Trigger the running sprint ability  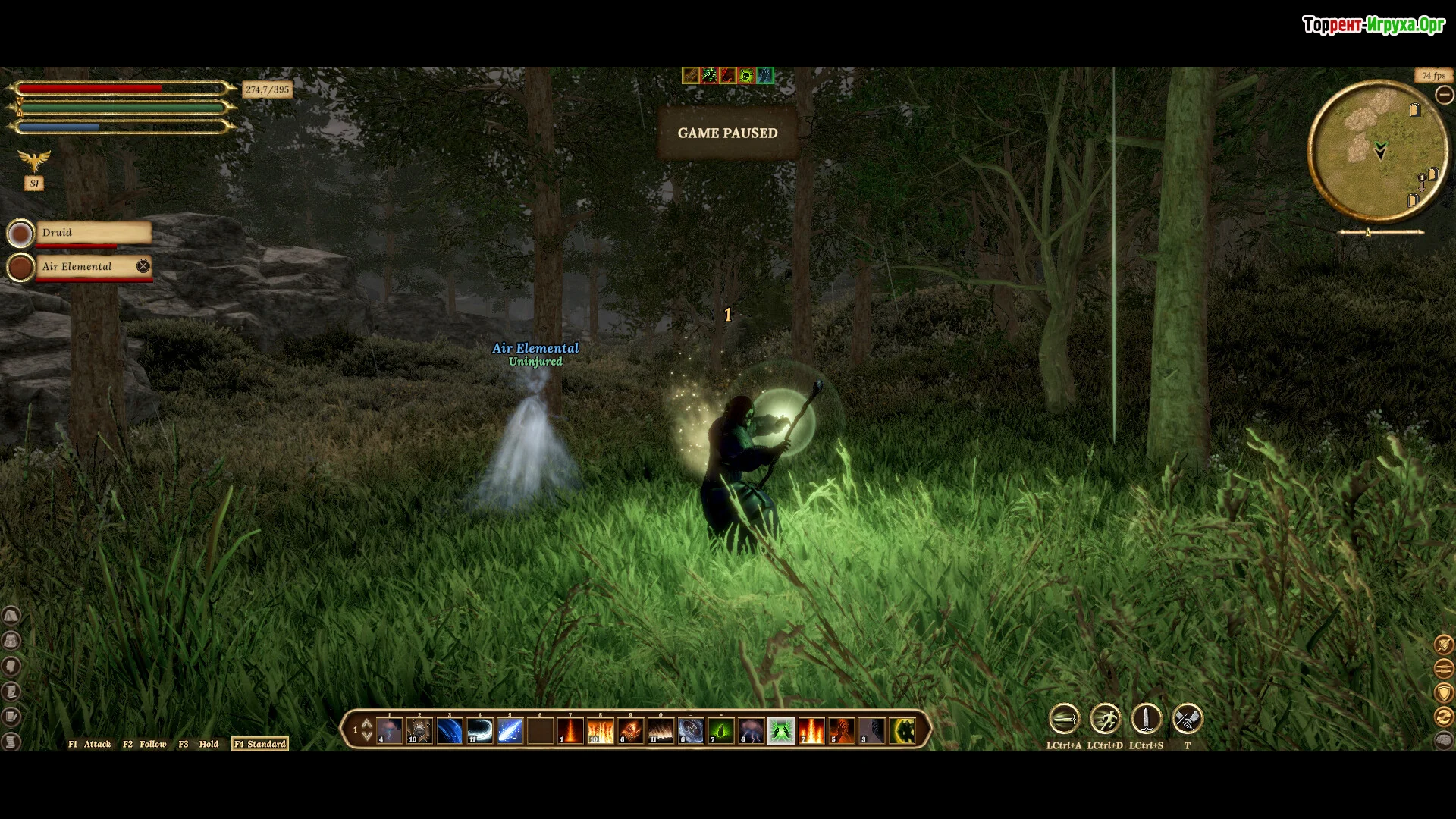(1105, 719)
